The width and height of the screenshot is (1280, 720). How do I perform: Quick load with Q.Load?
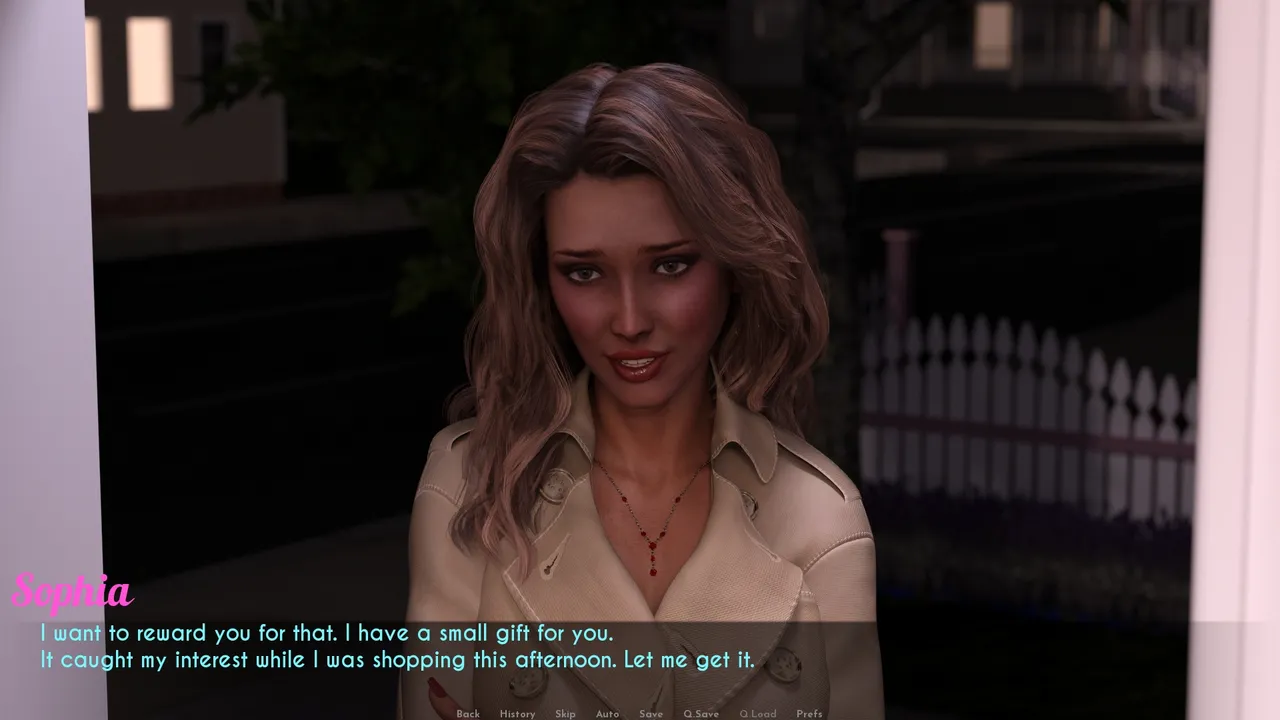click(x=757, y=714)
